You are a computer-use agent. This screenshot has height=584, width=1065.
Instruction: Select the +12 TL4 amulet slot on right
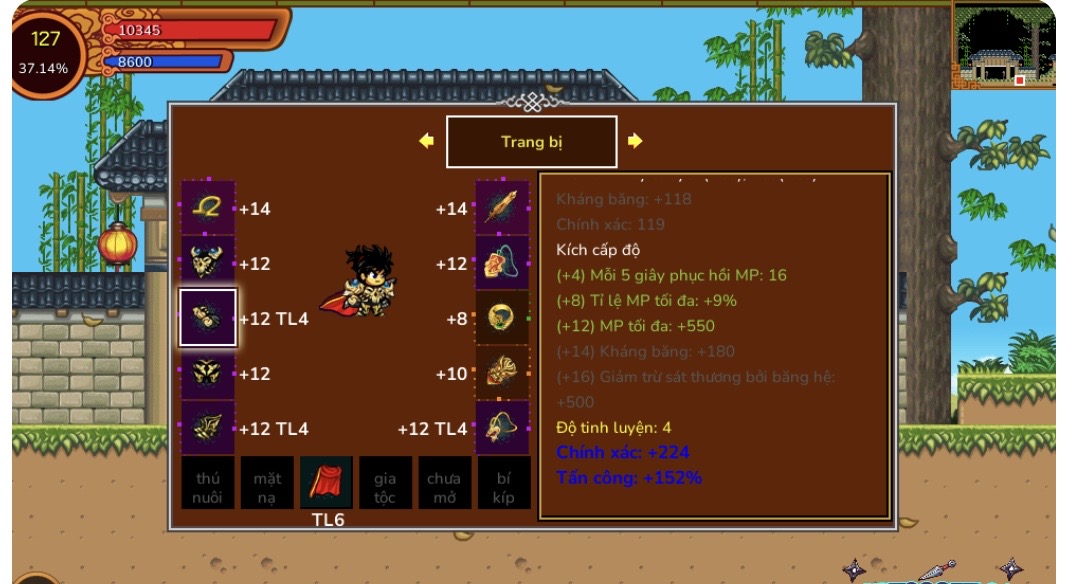click(502, 428)
